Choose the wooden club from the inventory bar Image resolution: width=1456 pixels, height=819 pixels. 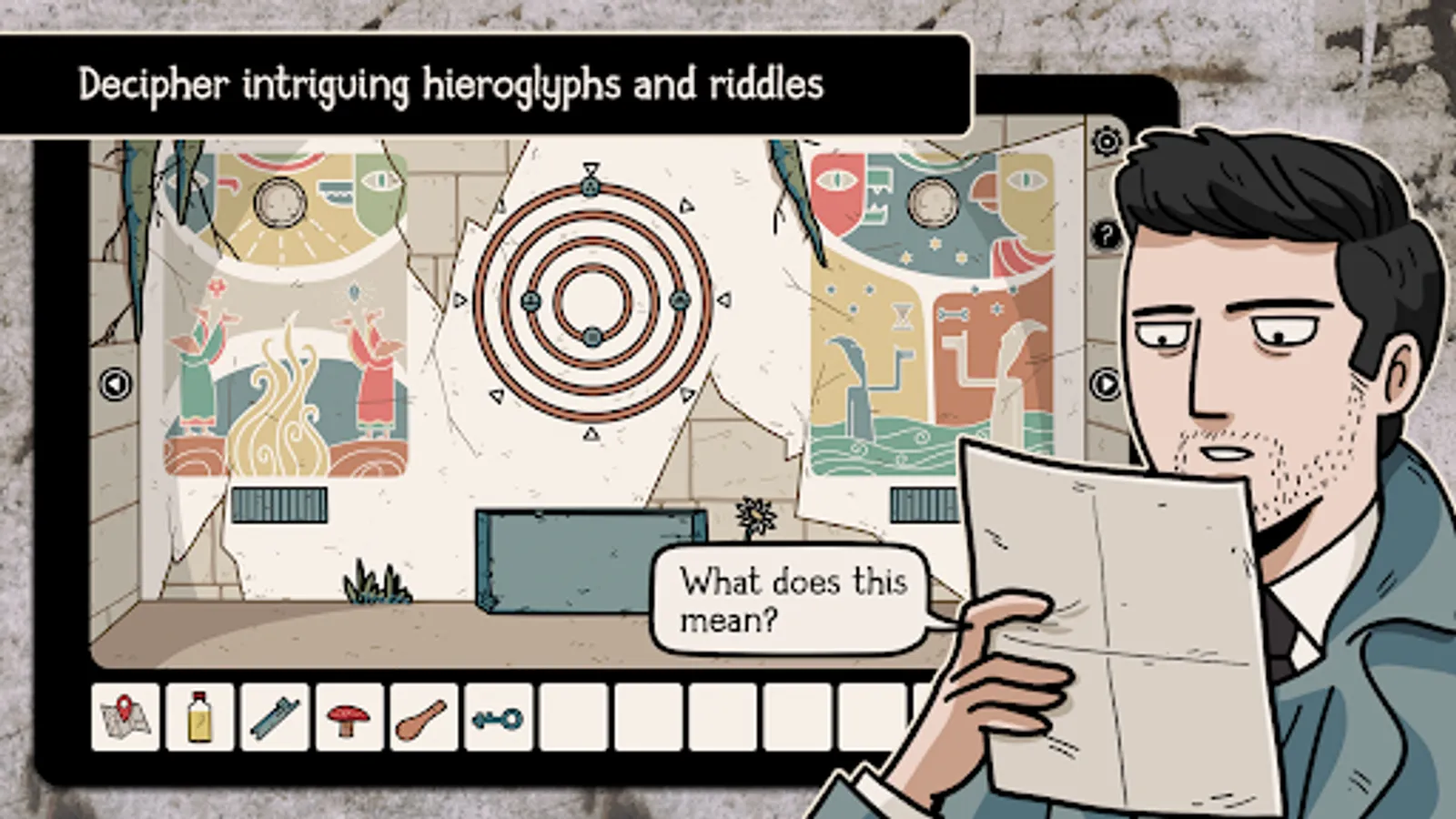click(423, 721)
